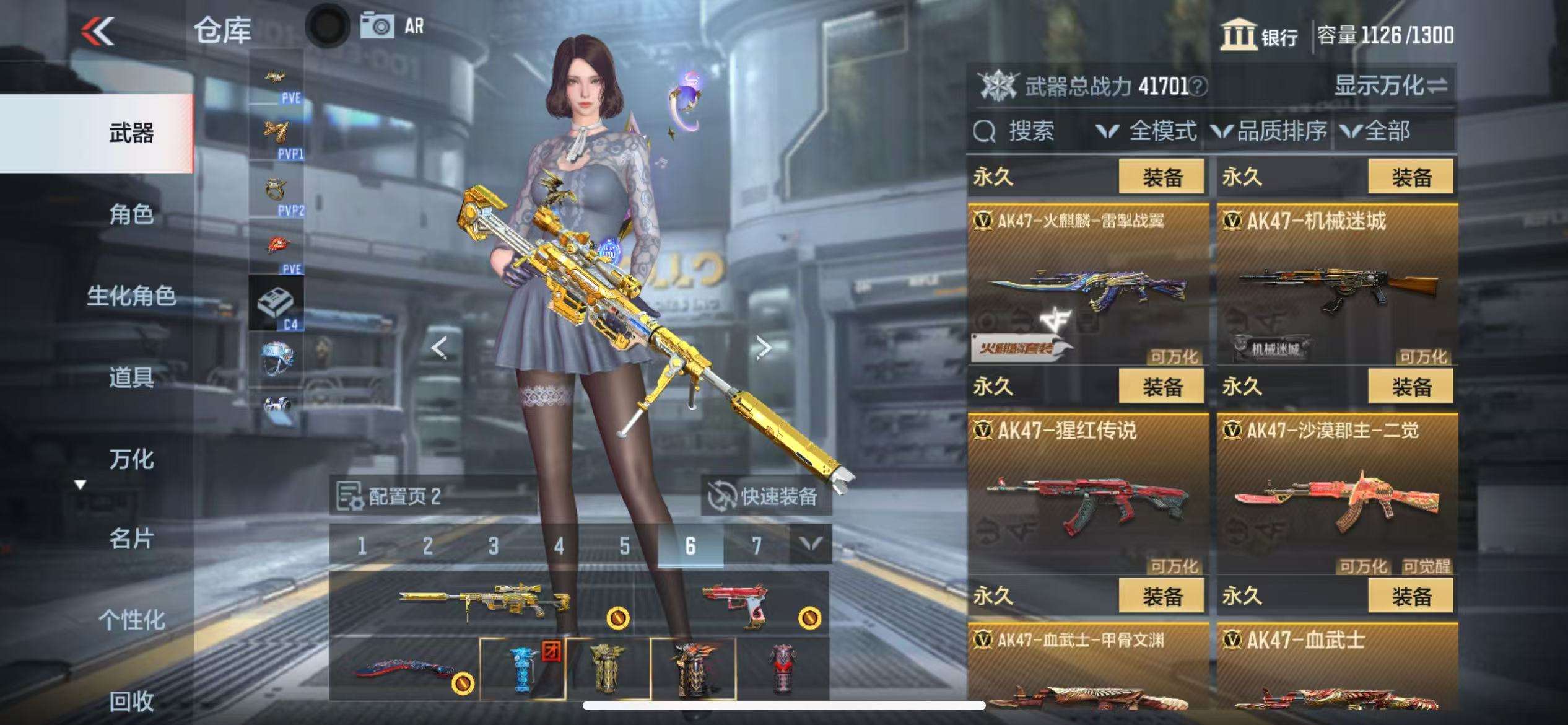Open the 角色 character category
The image size is (1568, 725).
click(131, 214)
